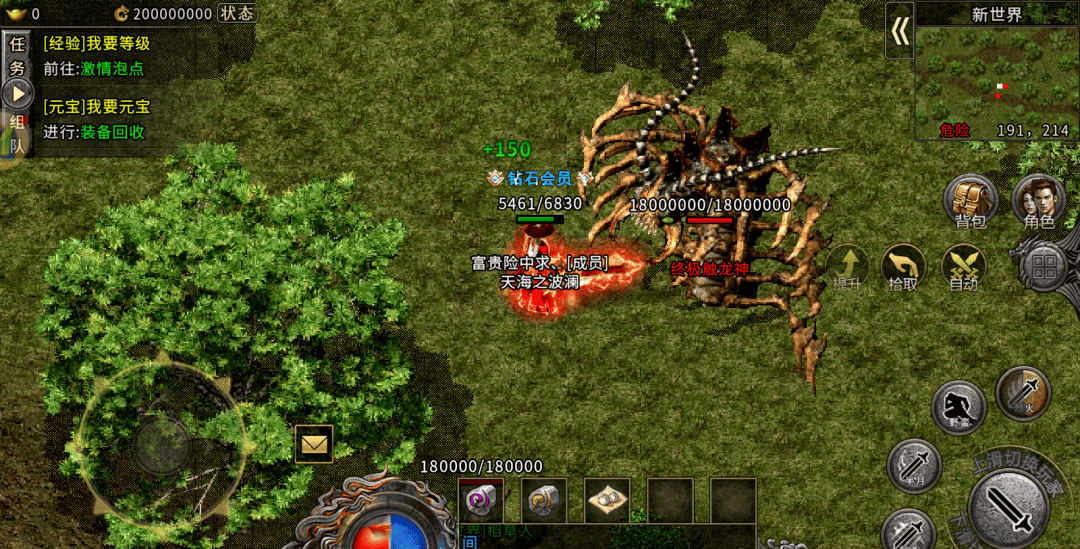The width and height of the screenshot is (1080, 549).
Task: Tap the 拾取 pickup button
Action: [903, 267]
